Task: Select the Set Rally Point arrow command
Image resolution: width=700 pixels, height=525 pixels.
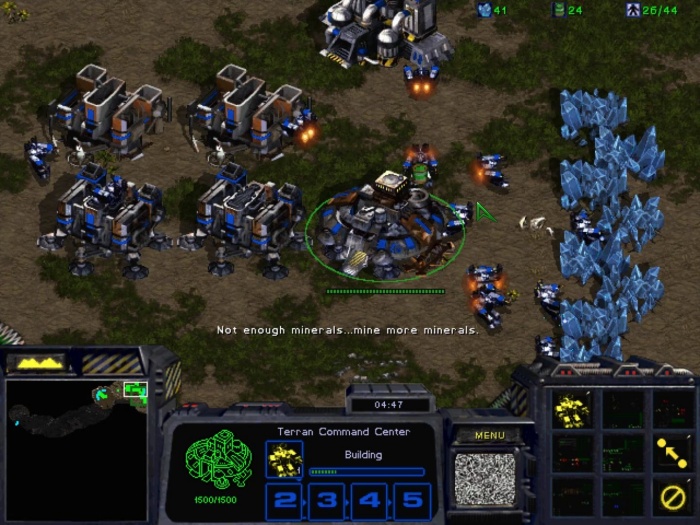Action: pos(671,452)
